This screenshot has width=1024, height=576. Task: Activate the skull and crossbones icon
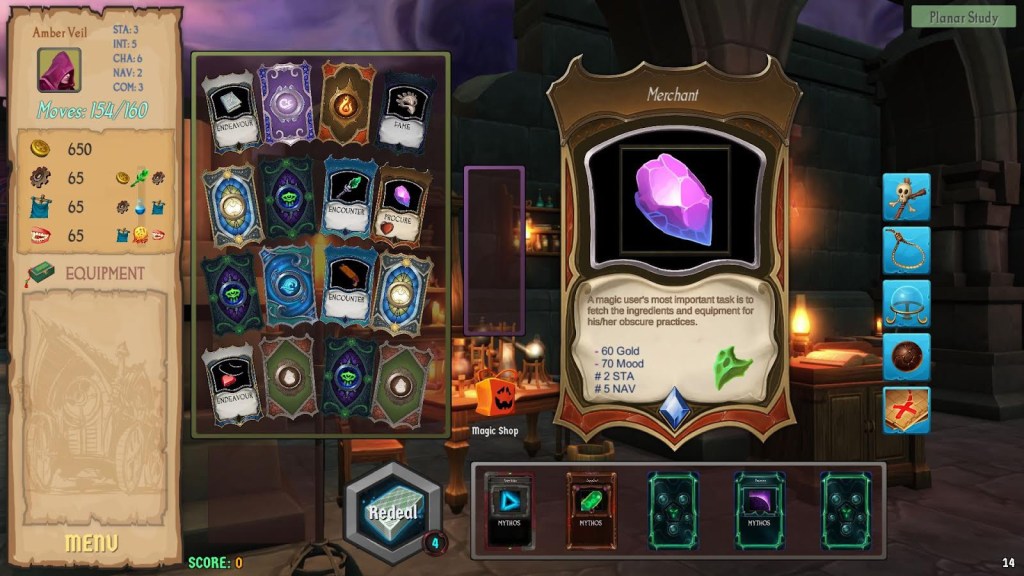pos(906,197)
